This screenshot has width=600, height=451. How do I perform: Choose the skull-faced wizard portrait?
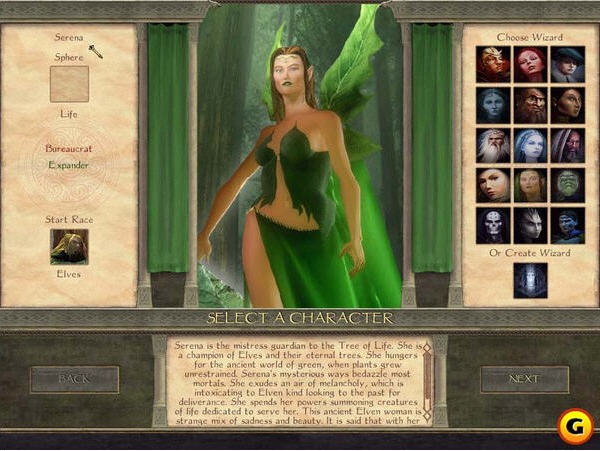(493, 225)
